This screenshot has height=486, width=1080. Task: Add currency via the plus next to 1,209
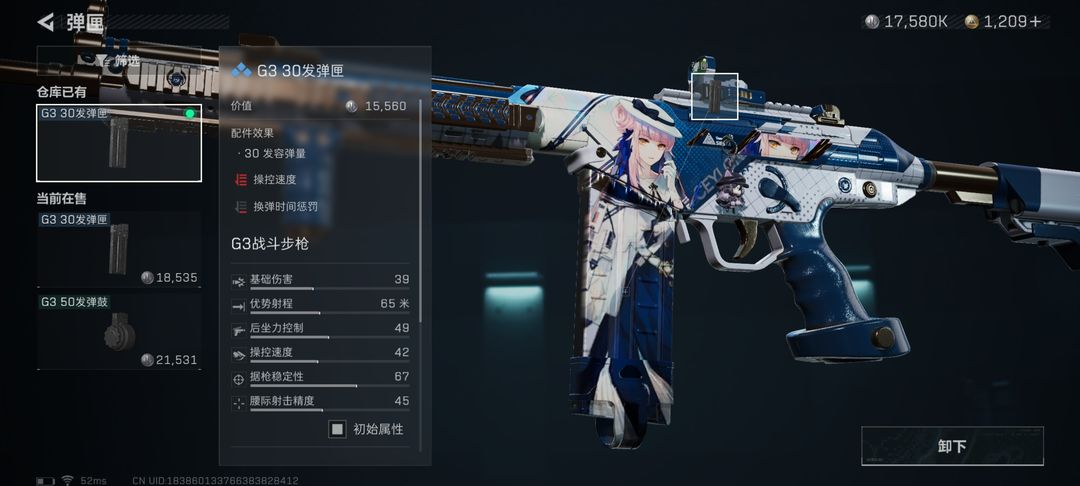click(1034, 21)
